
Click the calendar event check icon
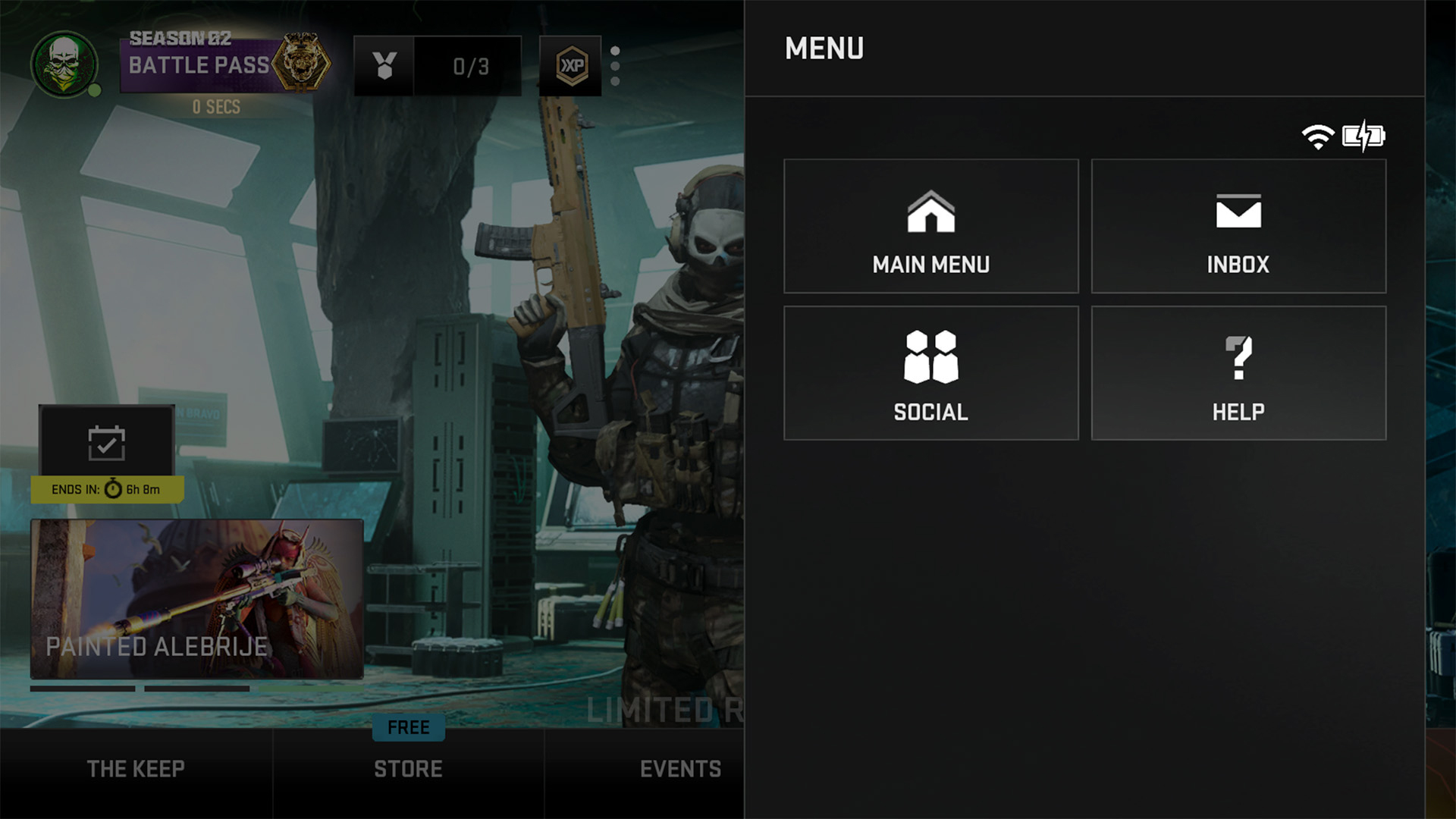[106, 441]
